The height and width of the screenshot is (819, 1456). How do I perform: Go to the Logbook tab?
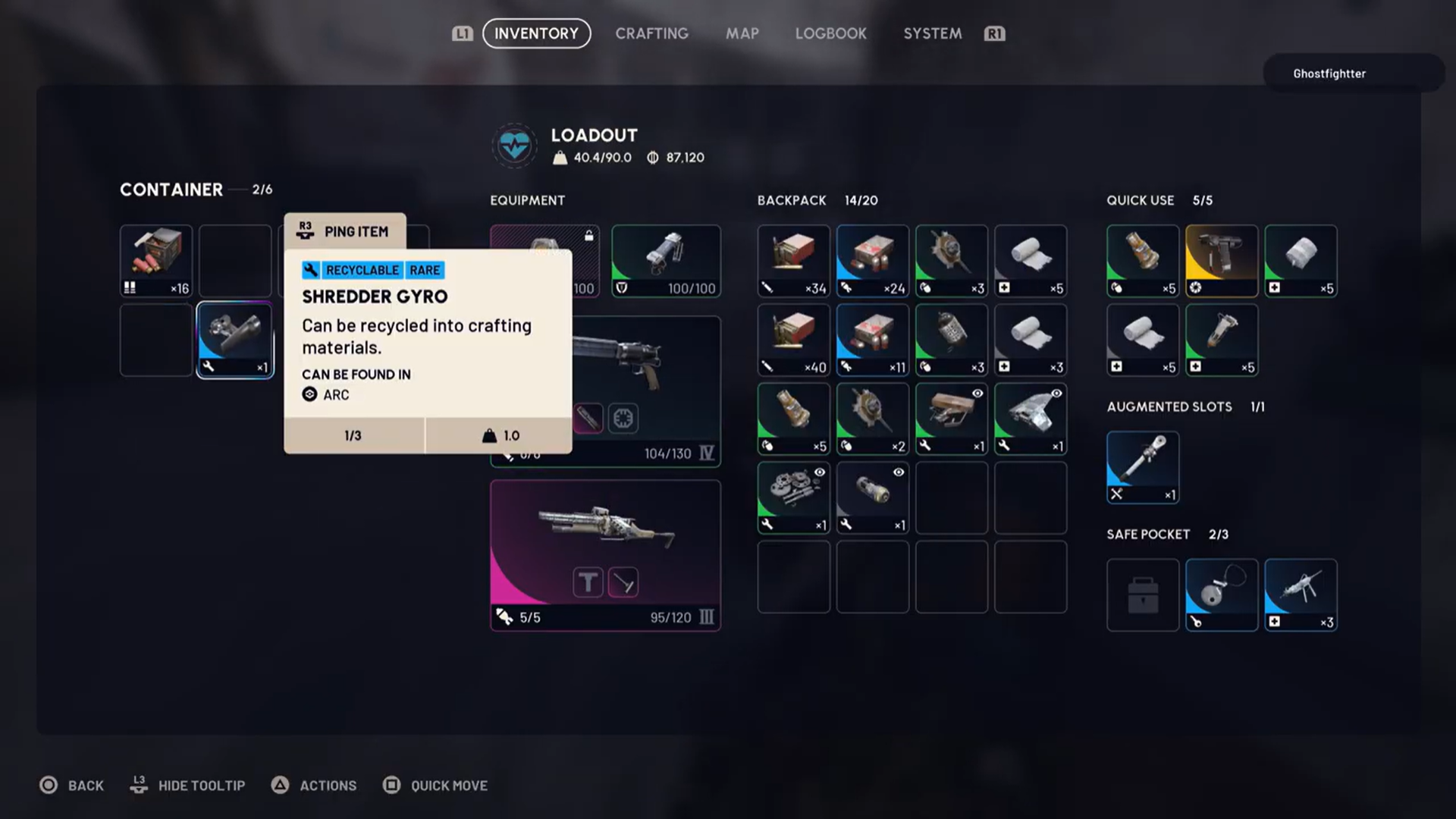tap(830, 33)
